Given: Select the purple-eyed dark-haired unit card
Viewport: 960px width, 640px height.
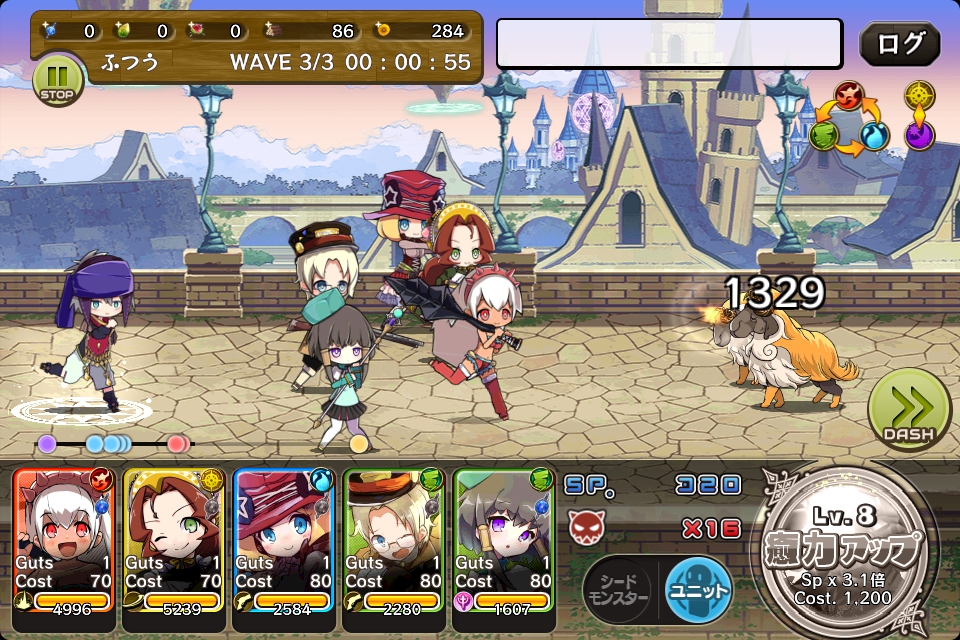Looking at the screenshot, I should pos(503,540).
